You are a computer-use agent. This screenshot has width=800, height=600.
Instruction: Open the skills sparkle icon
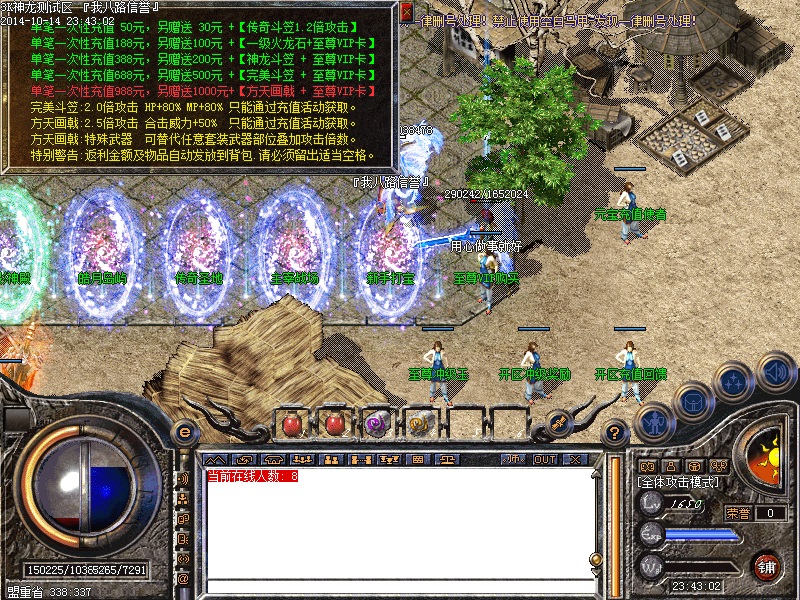coord(735,381)
